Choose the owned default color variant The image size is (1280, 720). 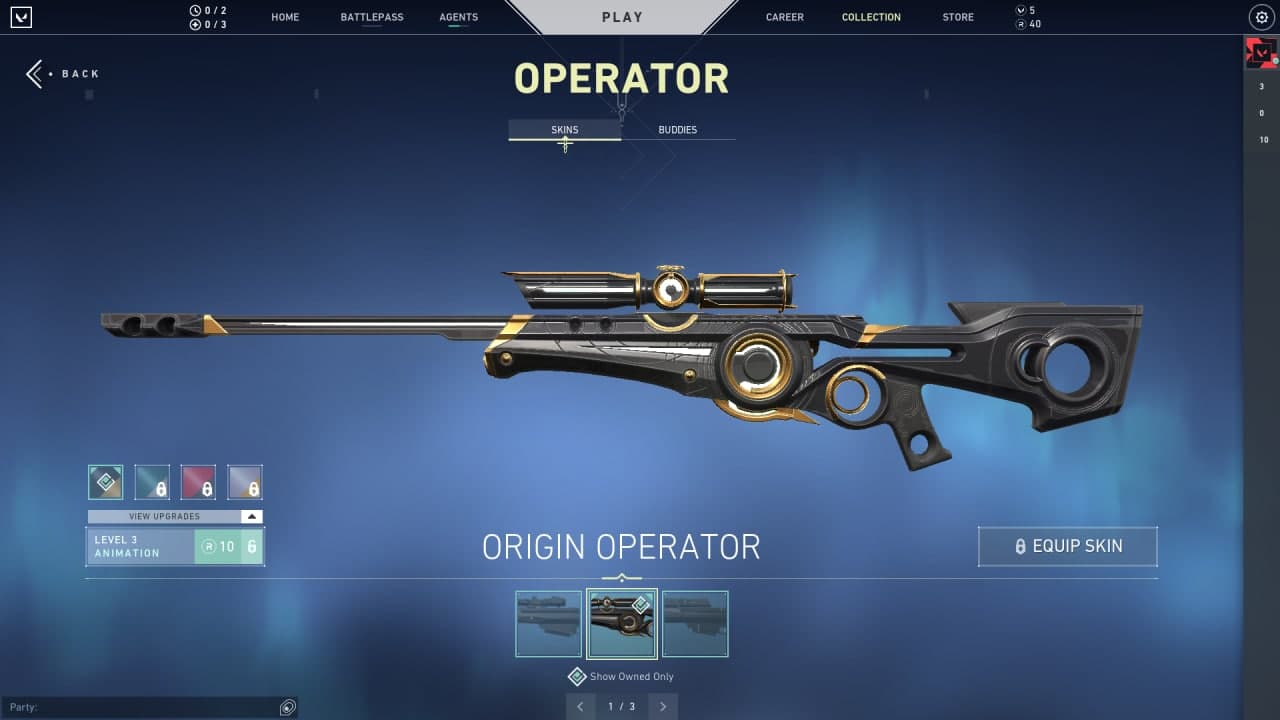tap(106, 482)
